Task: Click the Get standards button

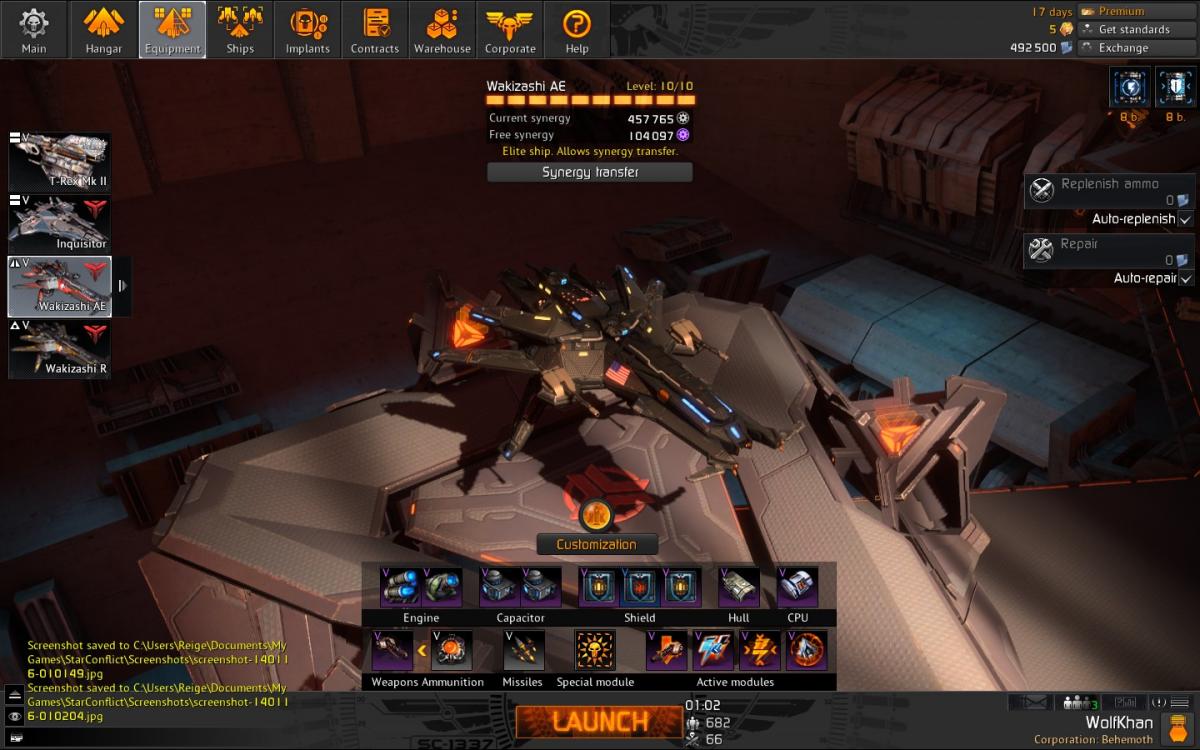Action: click(1133, 29)
